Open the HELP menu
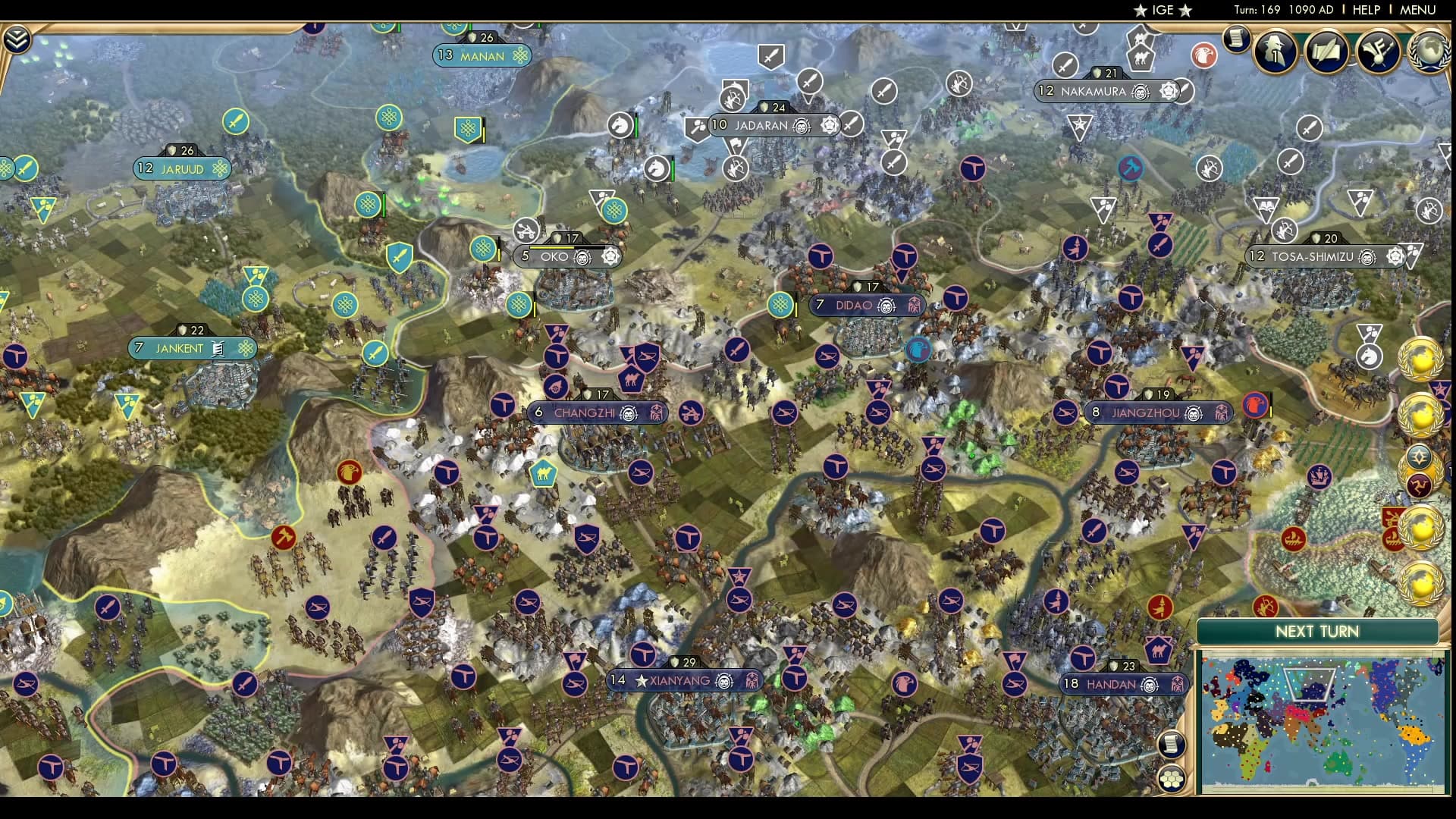 click(1365, 10)
